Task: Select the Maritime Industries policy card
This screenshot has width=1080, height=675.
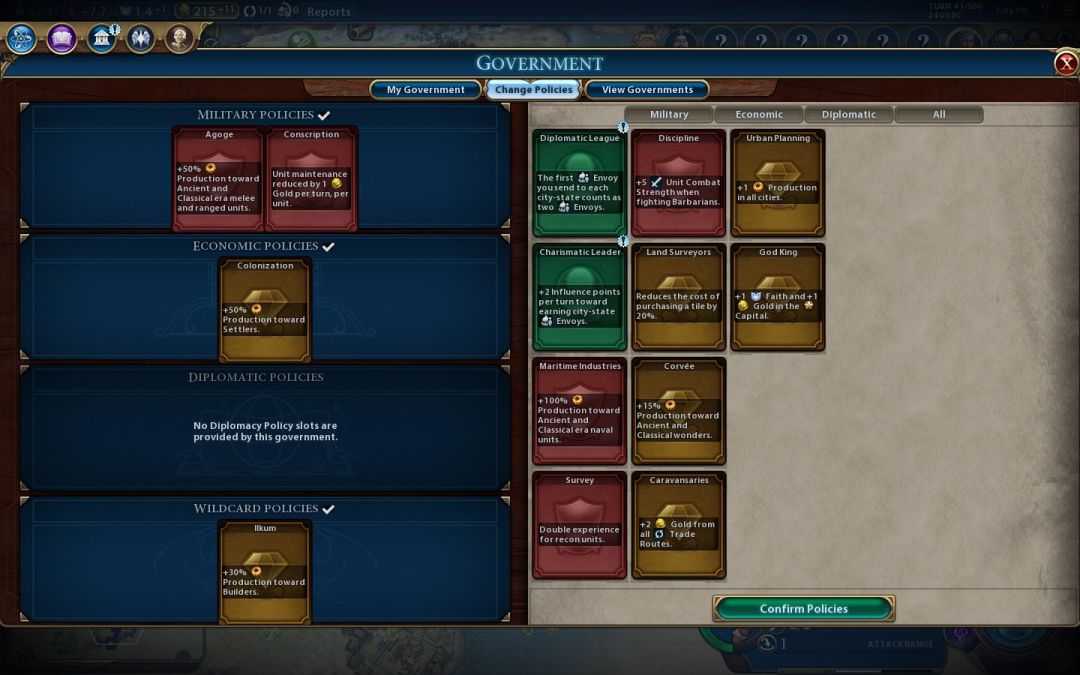Action: click(x=579, y=410)
